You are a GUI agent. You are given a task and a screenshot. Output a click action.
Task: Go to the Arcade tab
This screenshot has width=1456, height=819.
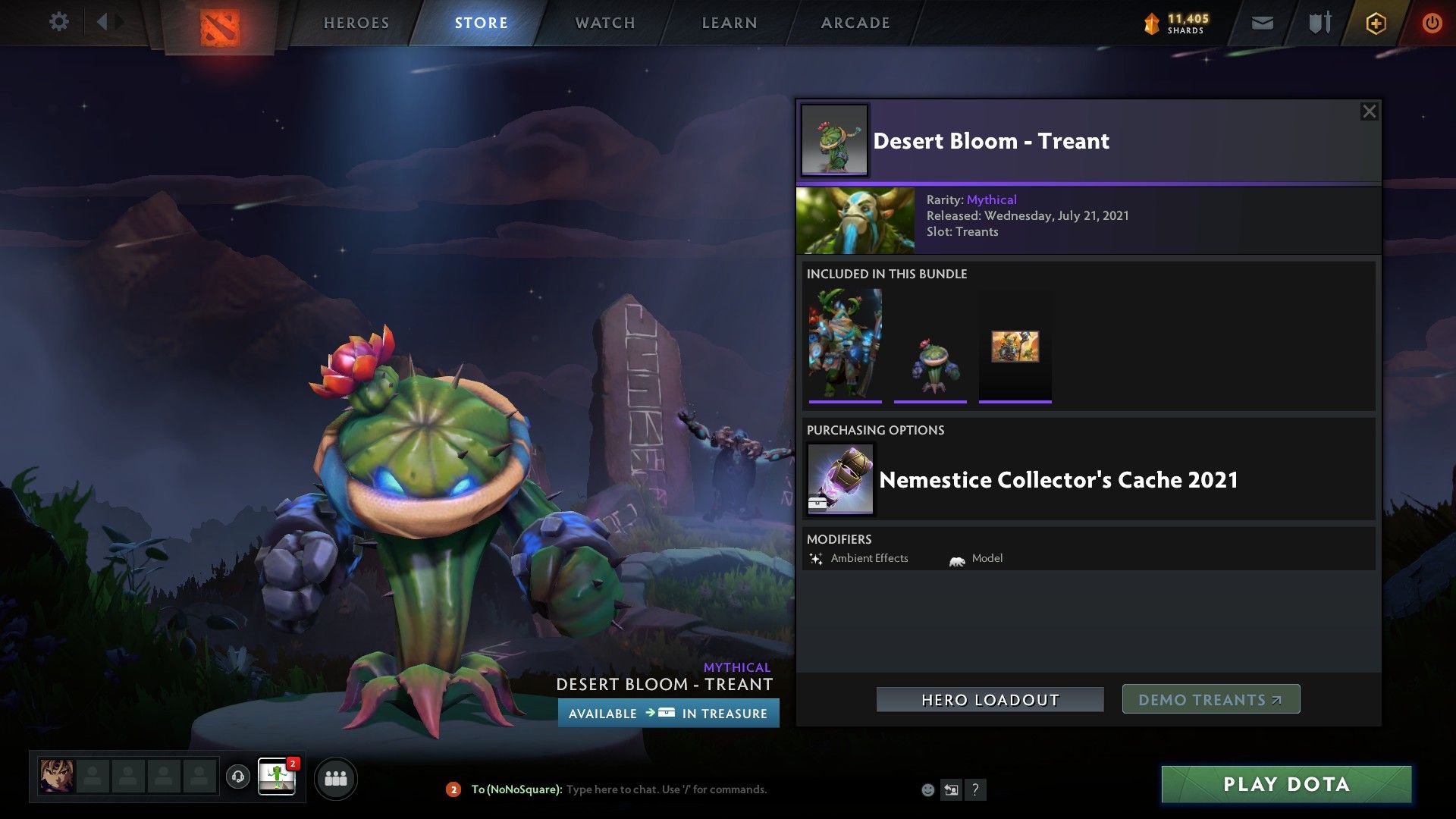point(855,23)
